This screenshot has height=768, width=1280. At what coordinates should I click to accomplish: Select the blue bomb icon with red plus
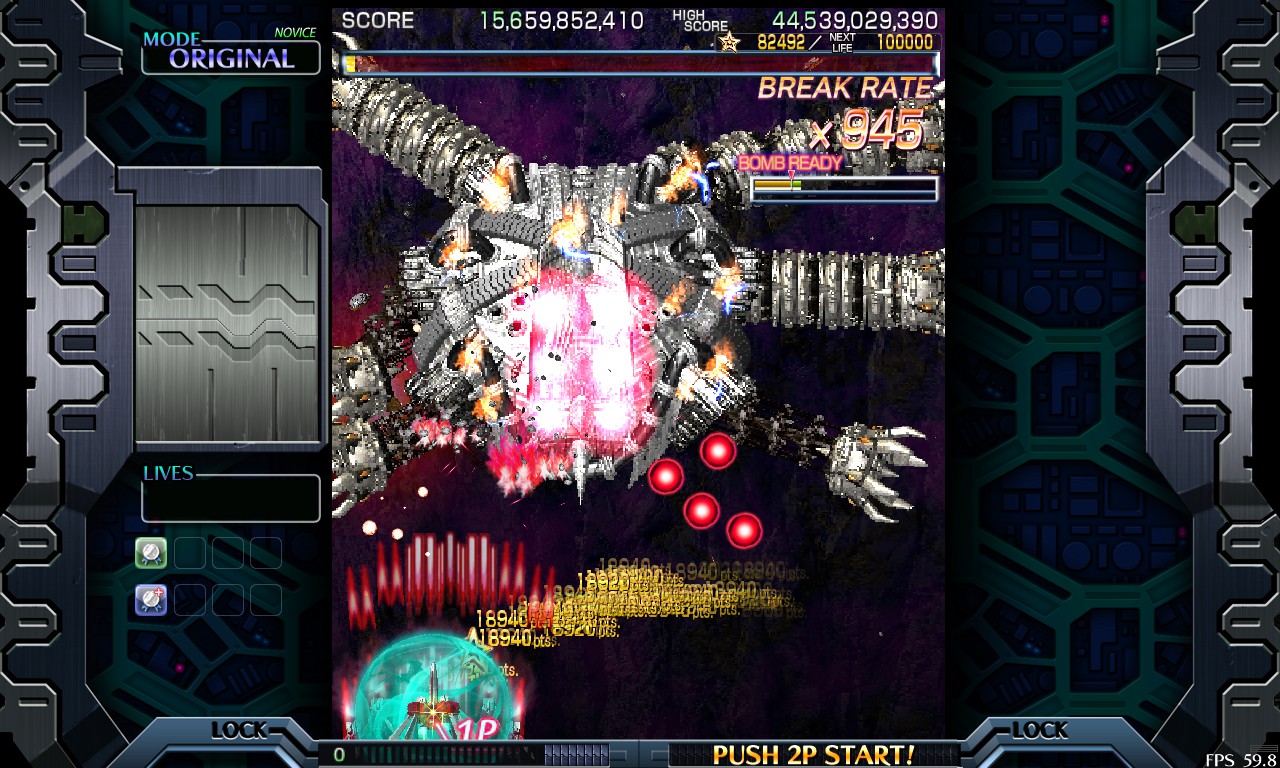[151, 600]
